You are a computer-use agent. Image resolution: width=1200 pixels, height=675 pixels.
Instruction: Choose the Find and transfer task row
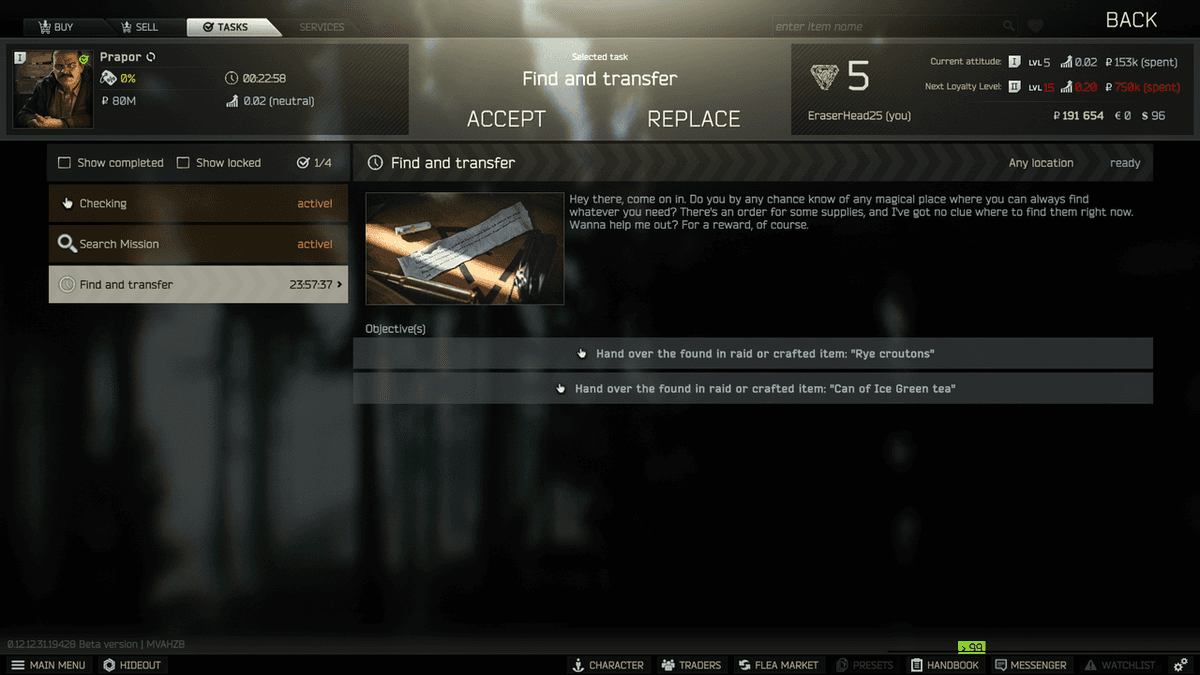[198, 285]
